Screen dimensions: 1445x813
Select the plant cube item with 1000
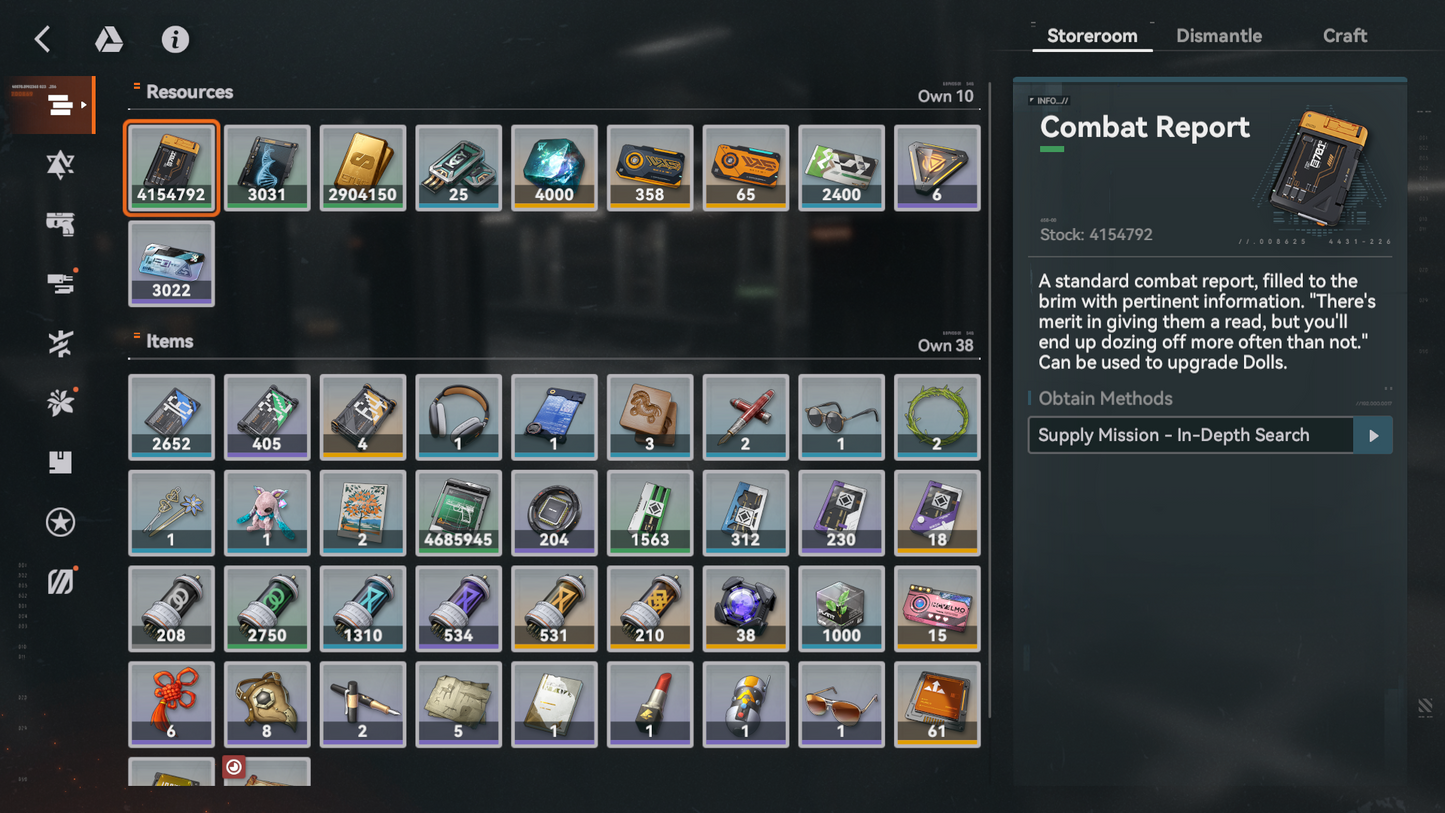[x=841, y=608]
